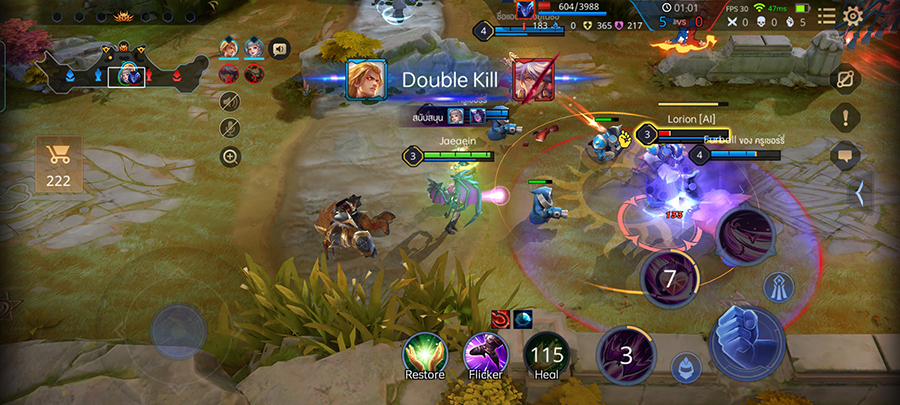Target minions with the small minion button
900x405 pixels.
tap(685, 366)
